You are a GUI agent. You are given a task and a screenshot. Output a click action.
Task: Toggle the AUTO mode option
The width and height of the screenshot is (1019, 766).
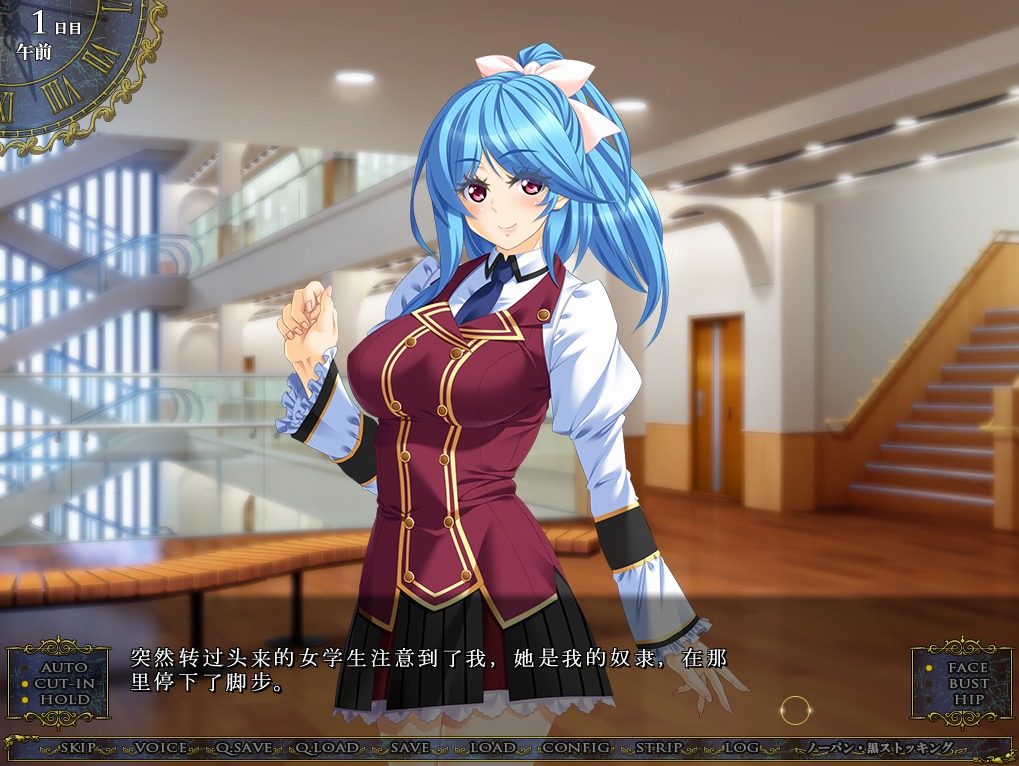coord(63,667)
